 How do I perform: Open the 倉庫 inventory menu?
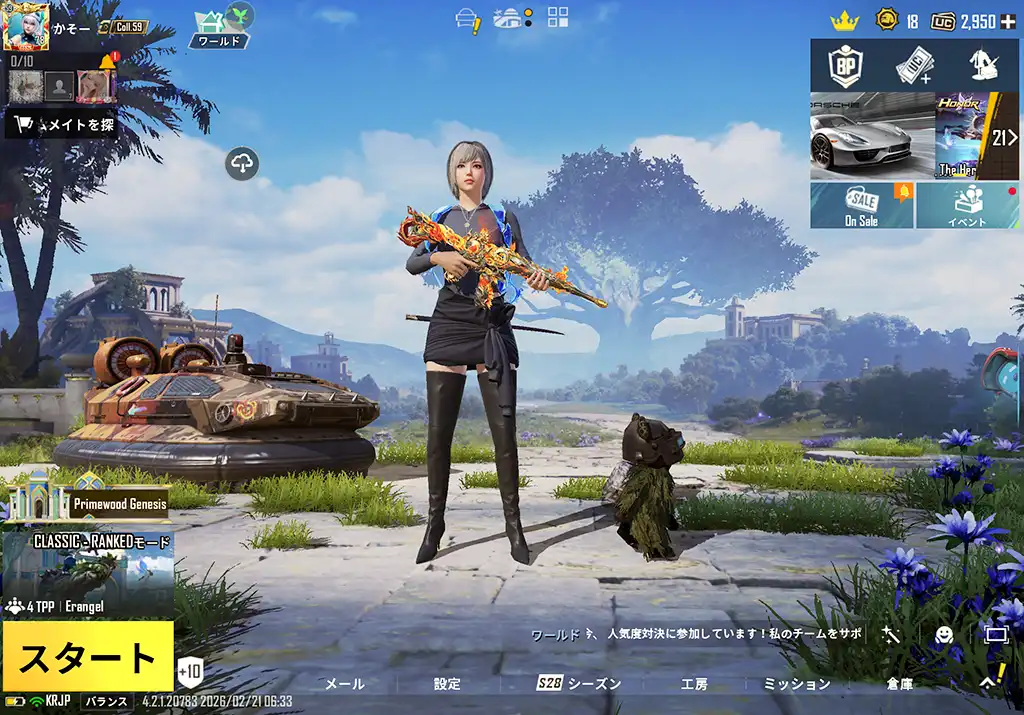[x=899, y=684]
